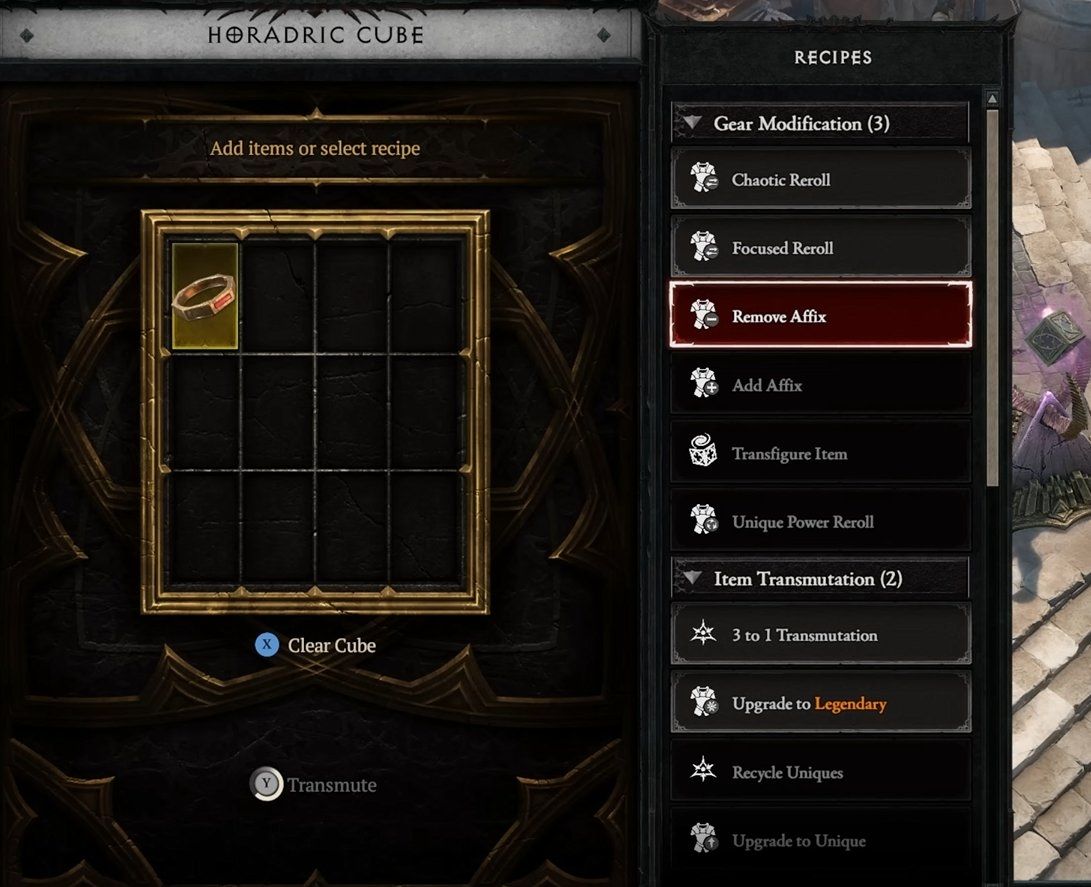
Task: Open the Transfigure Item recipe
Action: tap(820, 454)
